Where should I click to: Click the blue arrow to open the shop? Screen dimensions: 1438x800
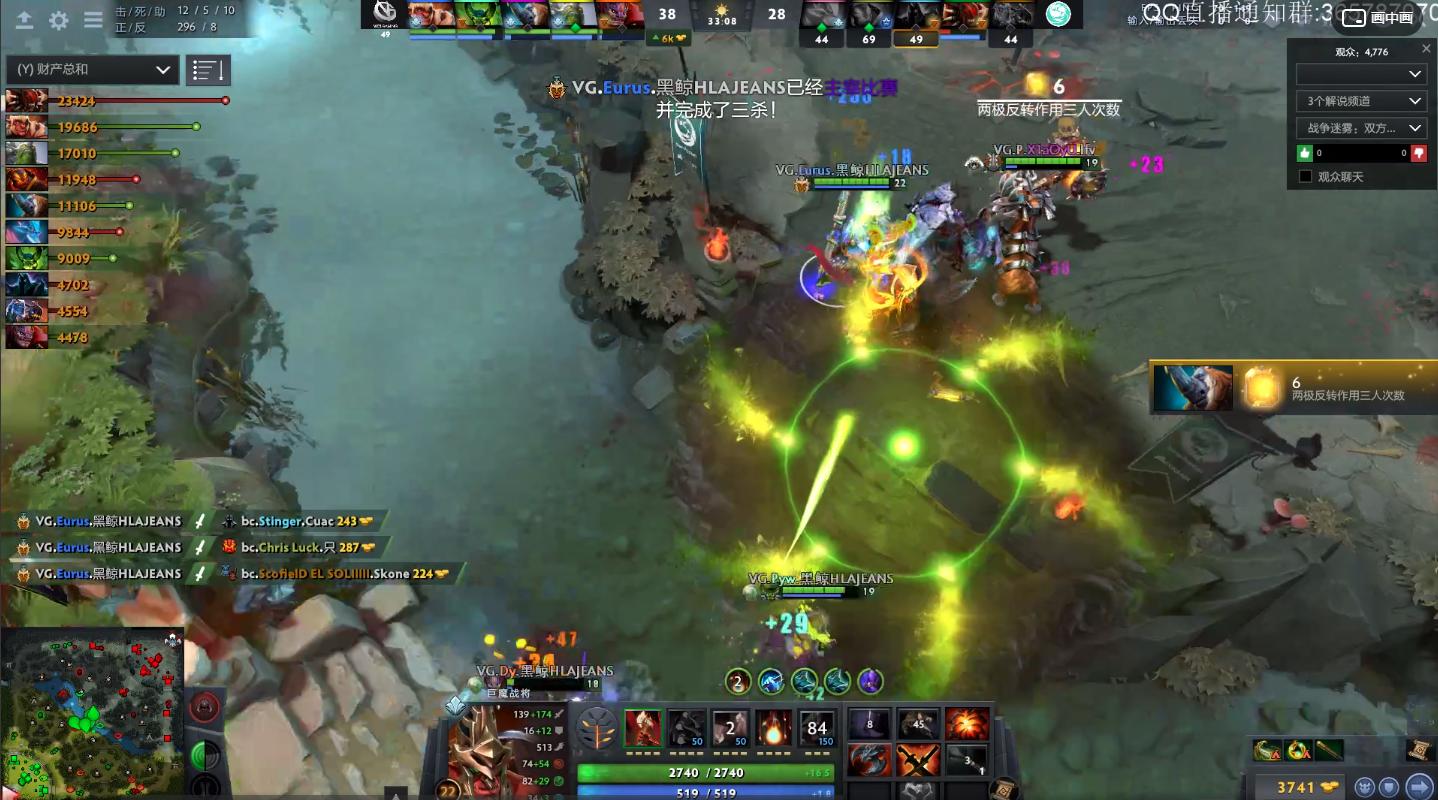(x=1421, y=786)
